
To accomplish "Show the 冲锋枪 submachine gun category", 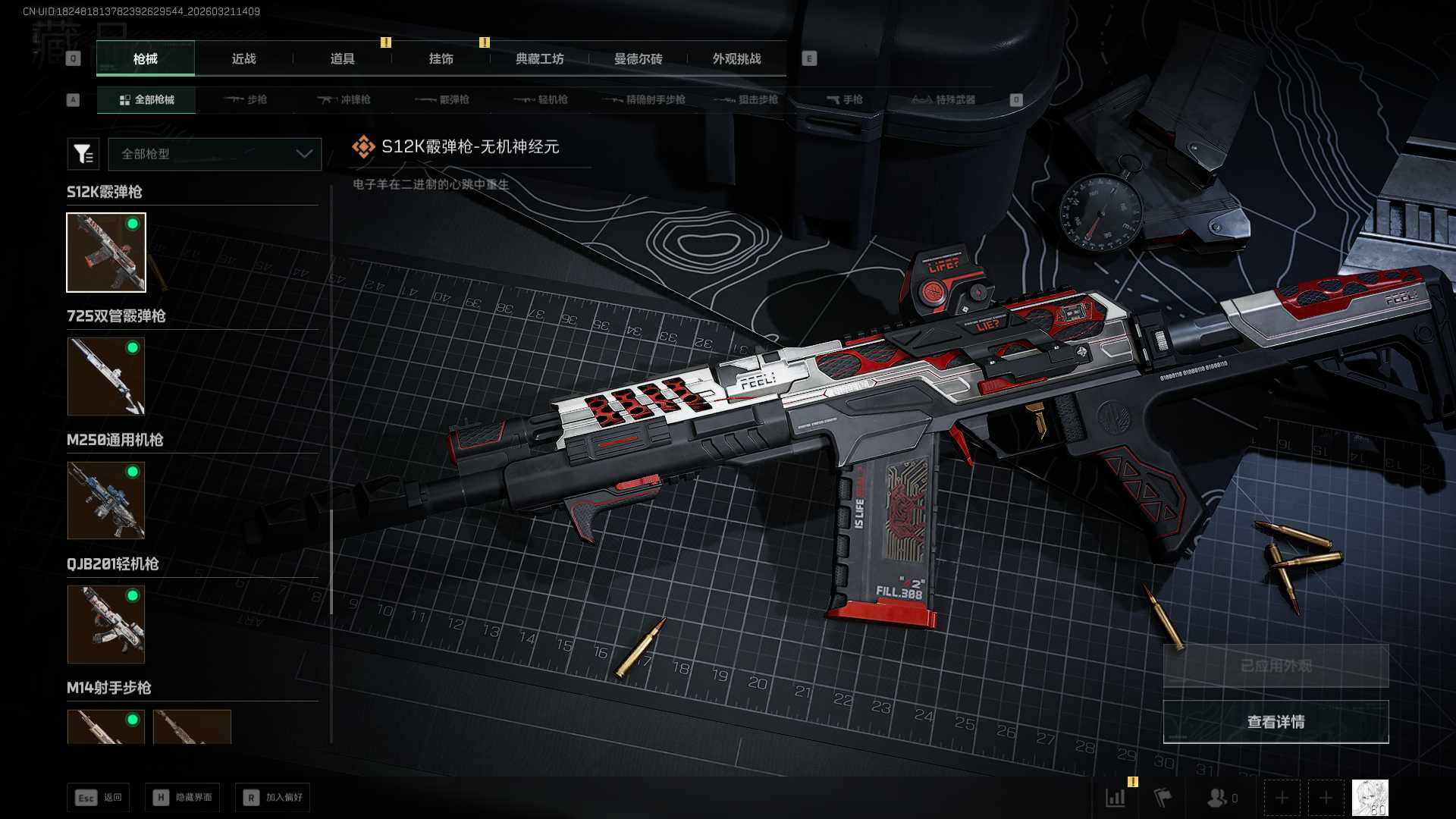I will [x=344, y=99].
